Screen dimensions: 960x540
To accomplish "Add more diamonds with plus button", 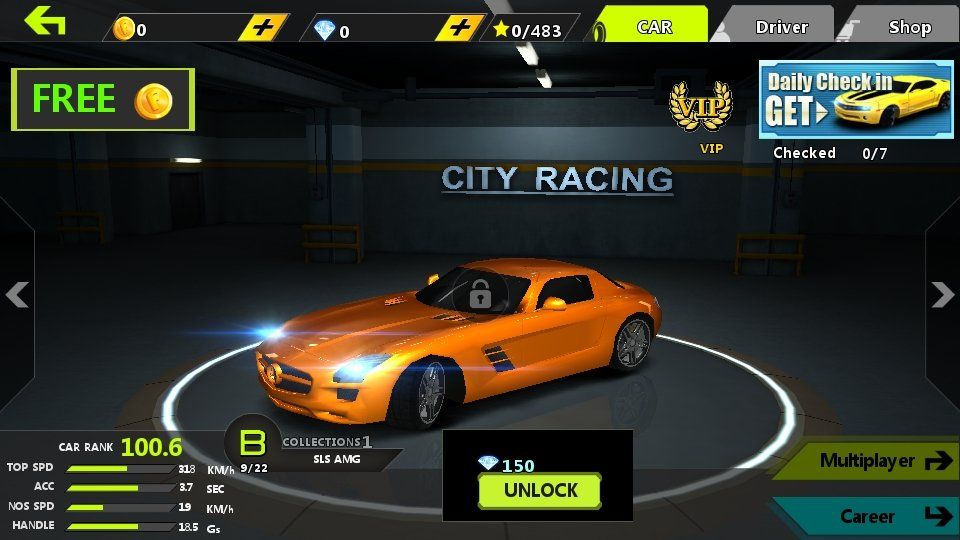I will (x=460, y=28).
